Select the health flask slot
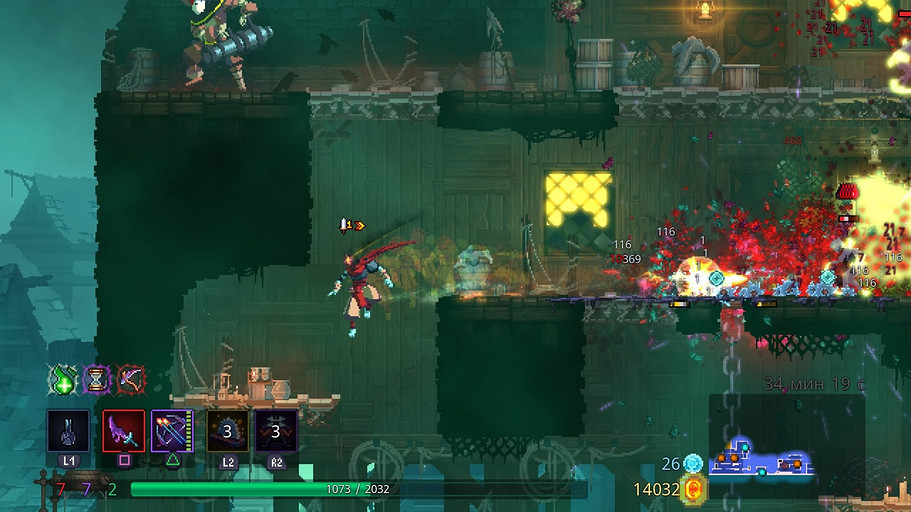The height and width of the screenshot is (512, 911). click(x=68, y=431)
